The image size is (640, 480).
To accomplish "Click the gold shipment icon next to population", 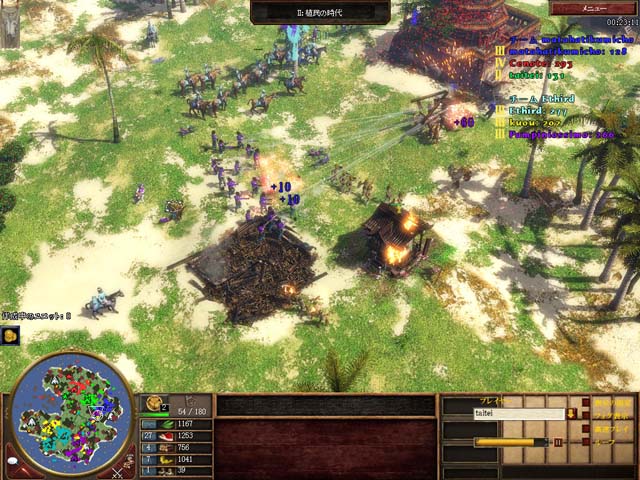I will coord(156,405).
